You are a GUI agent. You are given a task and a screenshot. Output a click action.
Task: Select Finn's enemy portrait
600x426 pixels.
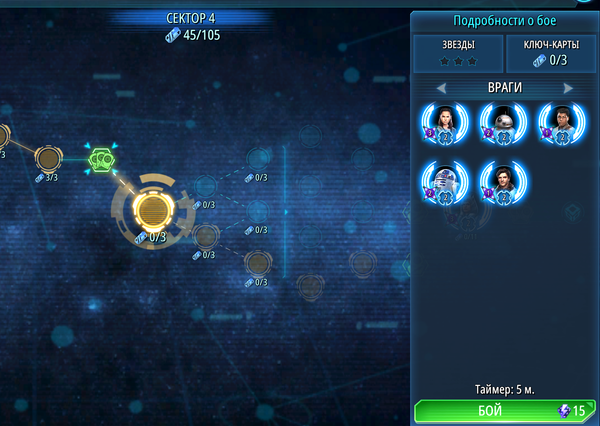[559, 124]
